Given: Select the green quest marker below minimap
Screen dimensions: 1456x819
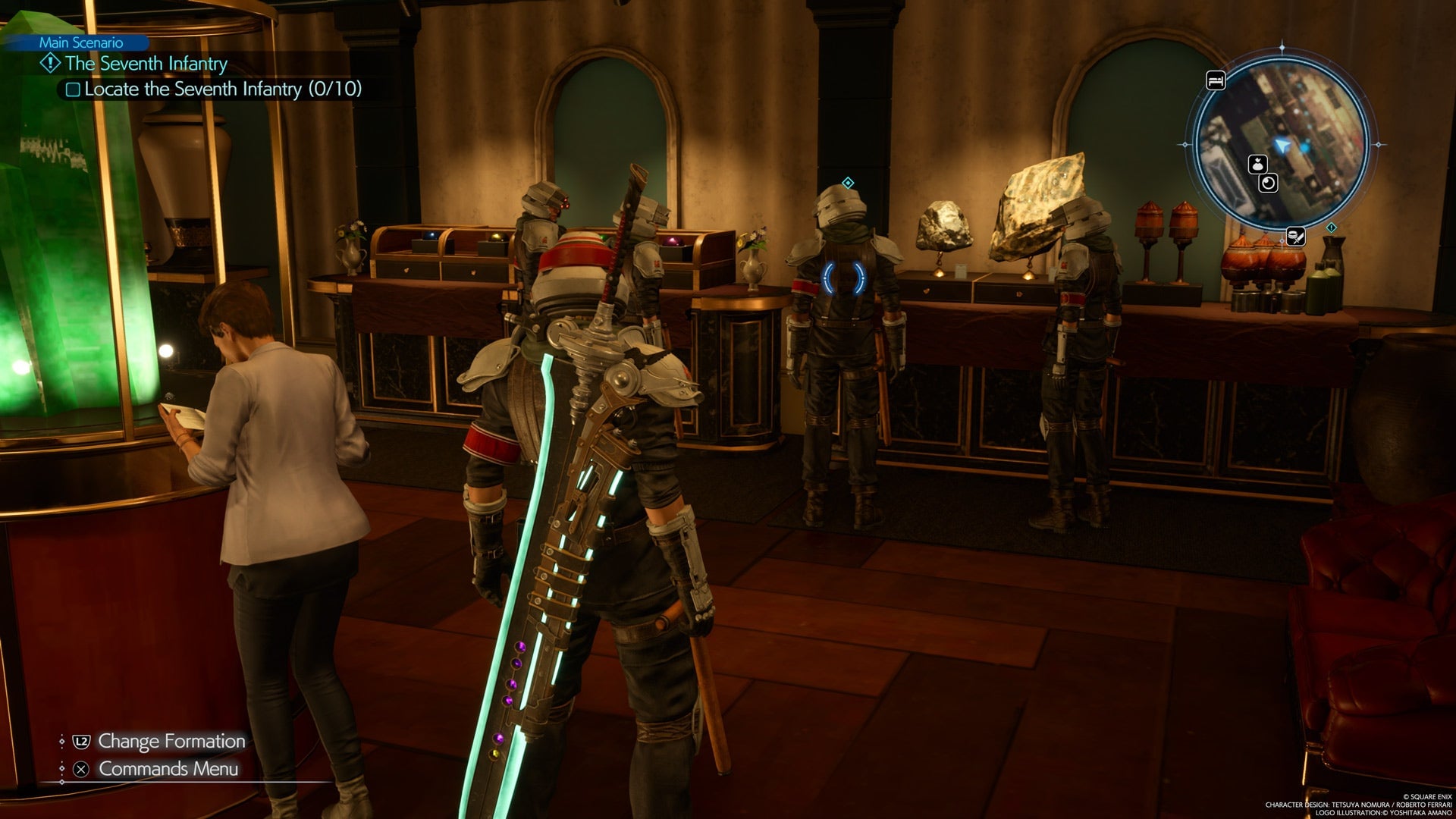Looking at the screenshot, I should [x=1332, y=227].
